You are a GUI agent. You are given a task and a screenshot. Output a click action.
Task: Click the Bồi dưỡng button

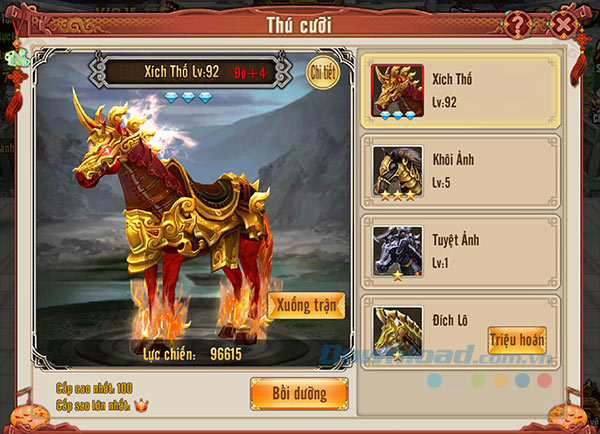point(299,393)
